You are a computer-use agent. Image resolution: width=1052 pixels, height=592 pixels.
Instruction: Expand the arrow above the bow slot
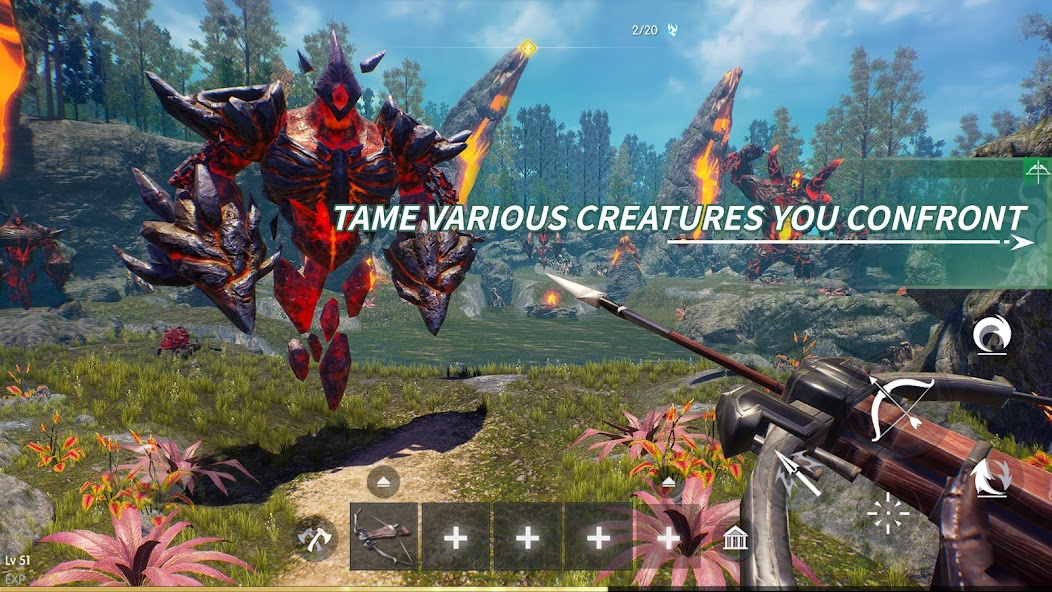[x=384, y=482]
